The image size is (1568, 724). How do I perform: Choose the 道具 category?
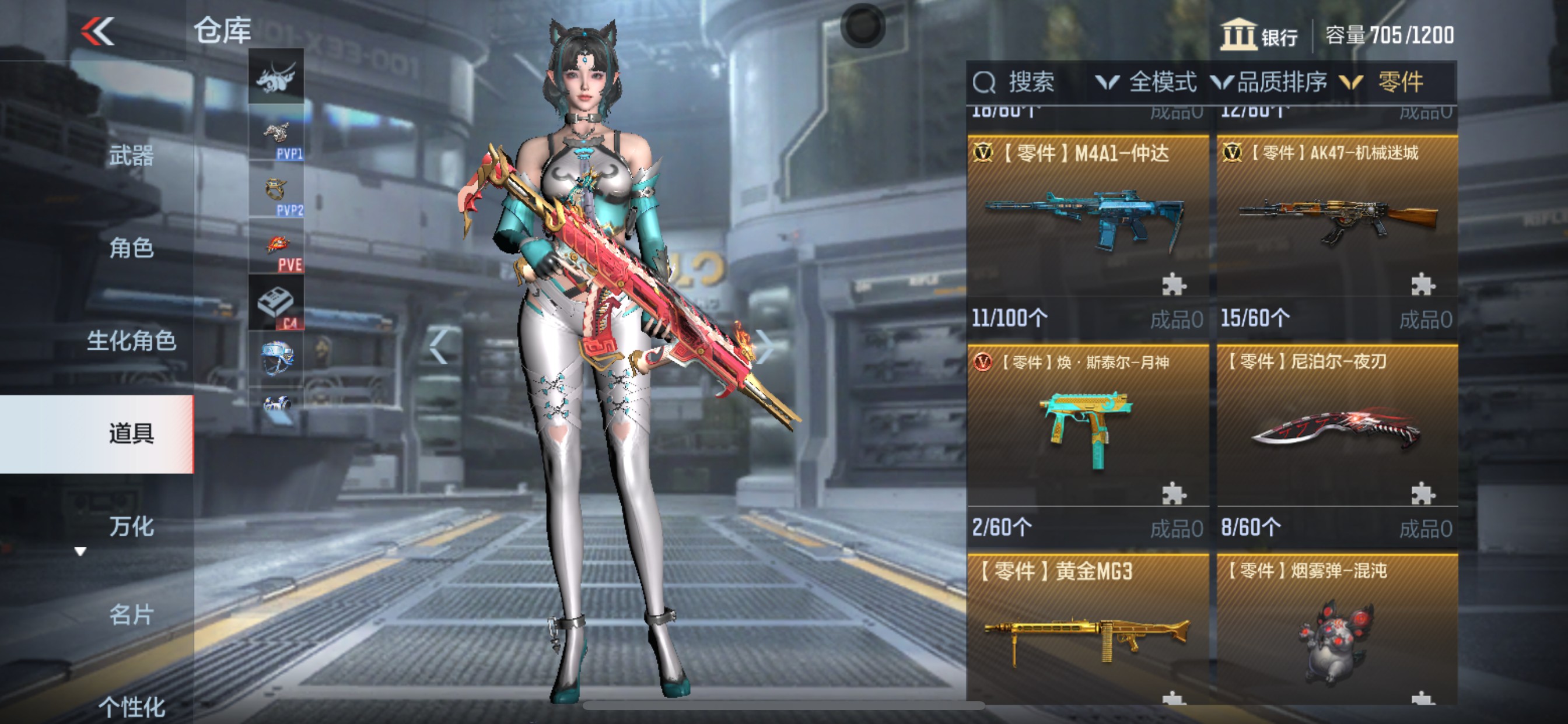coord(131,433)
